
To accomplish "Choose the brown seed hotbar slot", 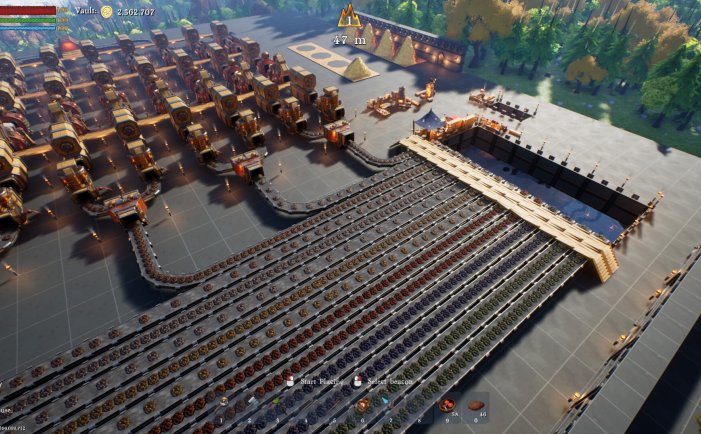I will tap(476, 405).
